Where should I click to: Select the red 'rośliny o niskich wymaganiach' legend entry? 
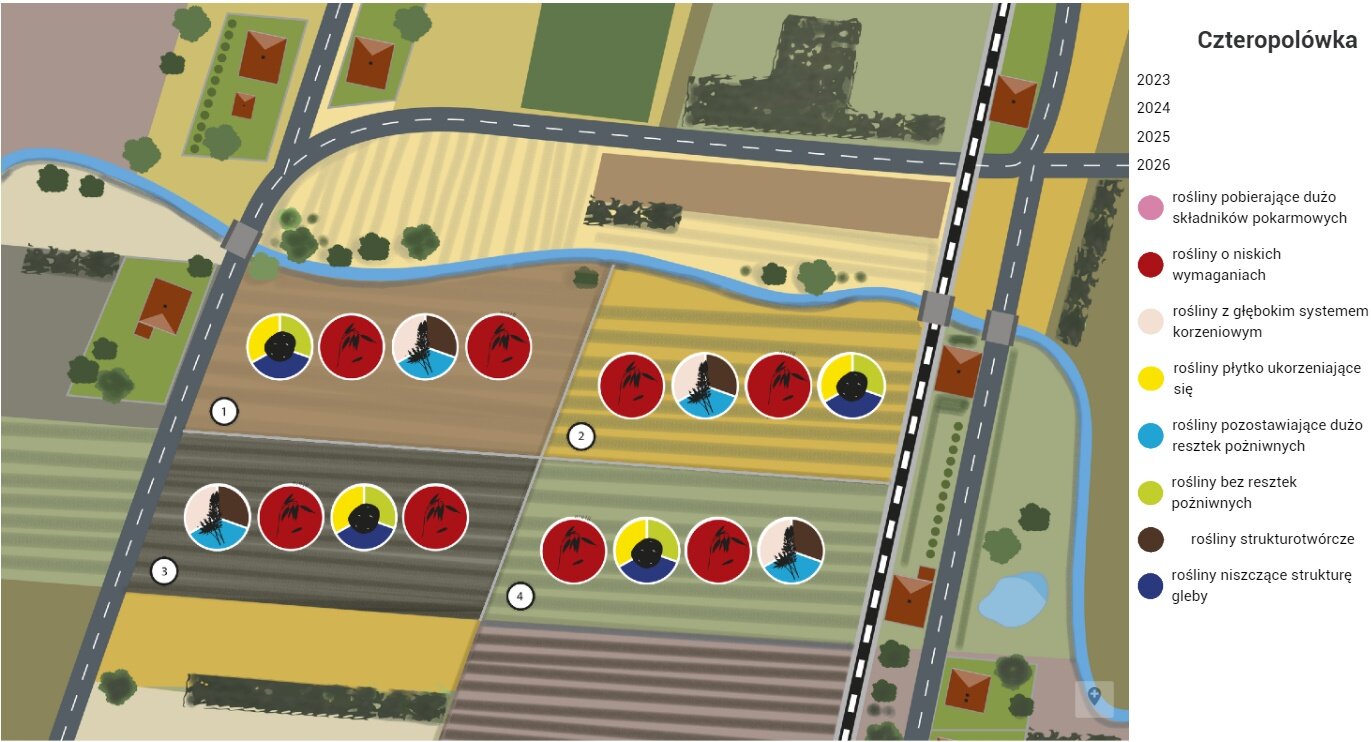click(1151, 265)
